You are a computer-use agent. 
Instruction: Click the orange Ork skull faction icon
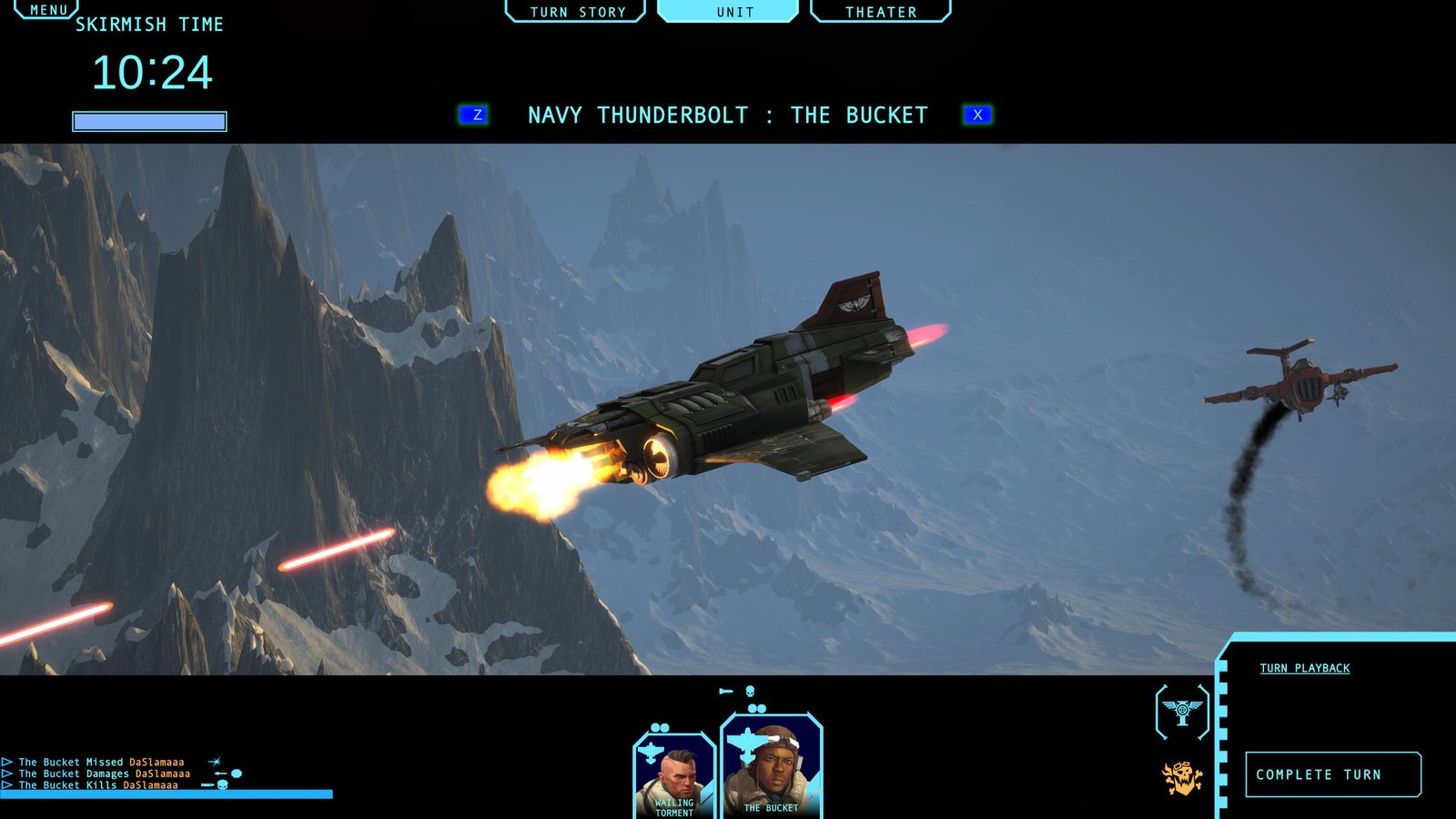[x=1182, y=778]
